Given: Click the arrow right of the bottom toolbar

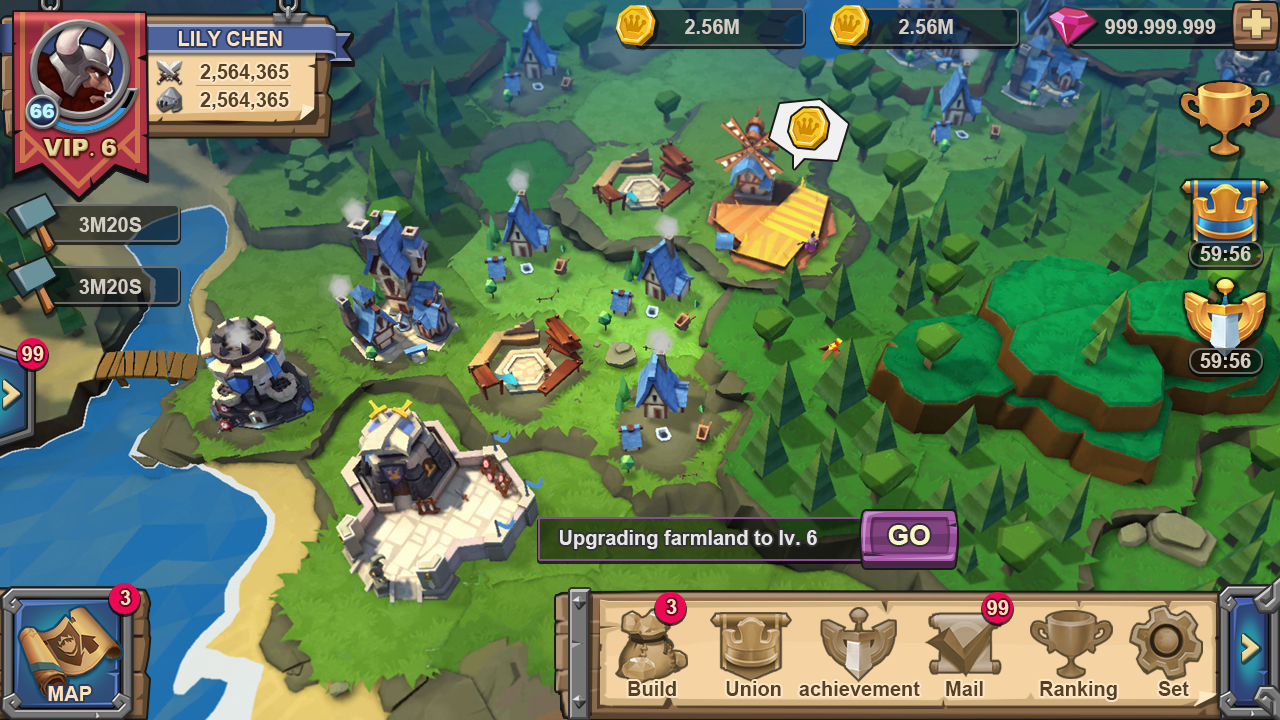Looking at the screenshot, I should pos(1249,649).
